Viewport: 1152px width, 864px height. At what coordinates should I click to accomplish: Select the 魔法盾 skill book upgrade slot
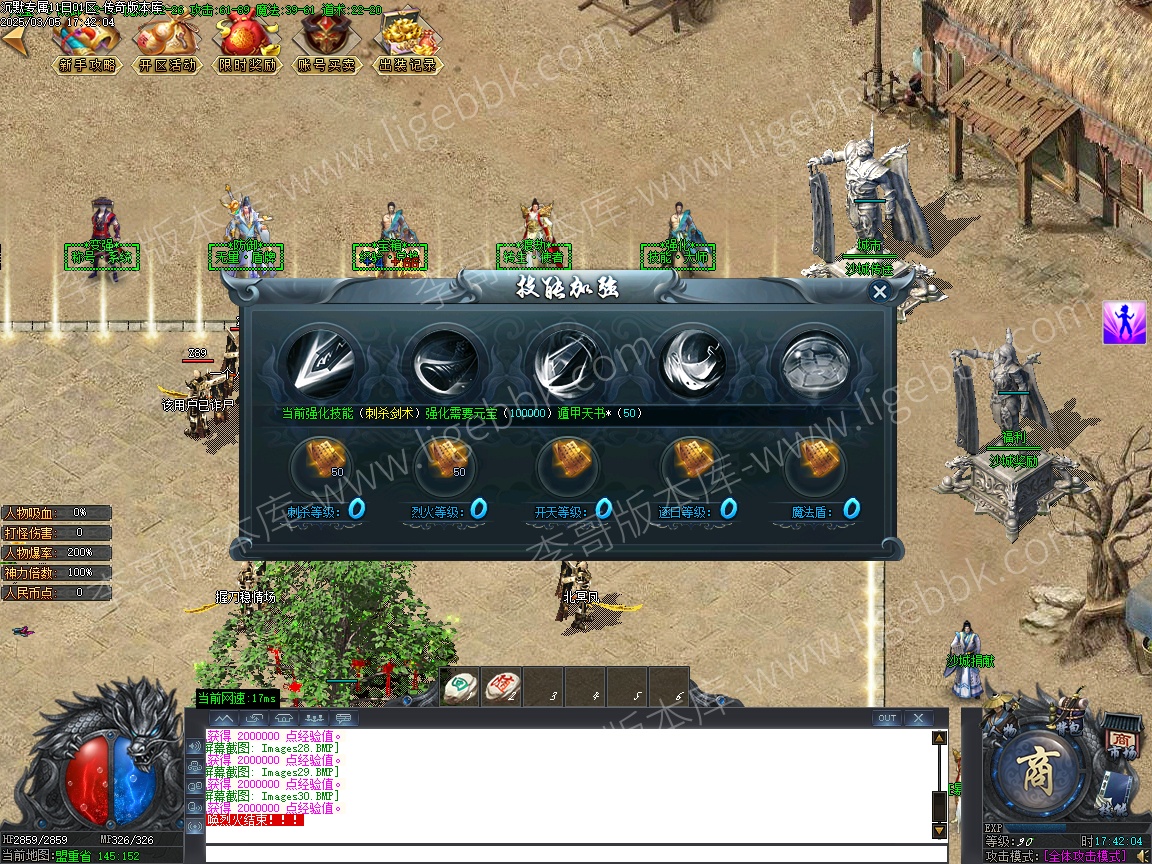[816, 462]
